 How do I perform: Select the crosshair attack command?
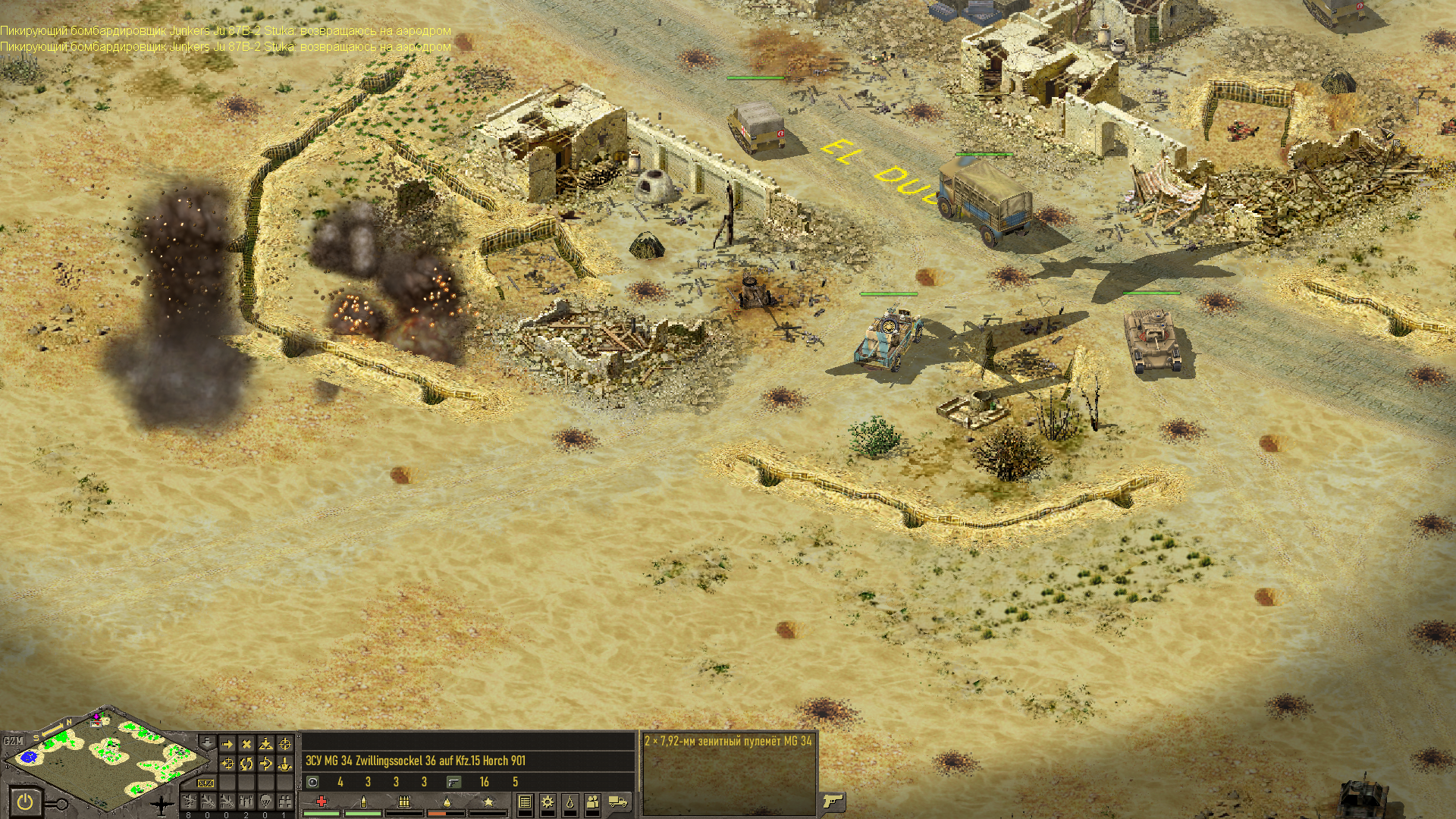(x=285, y=744)
